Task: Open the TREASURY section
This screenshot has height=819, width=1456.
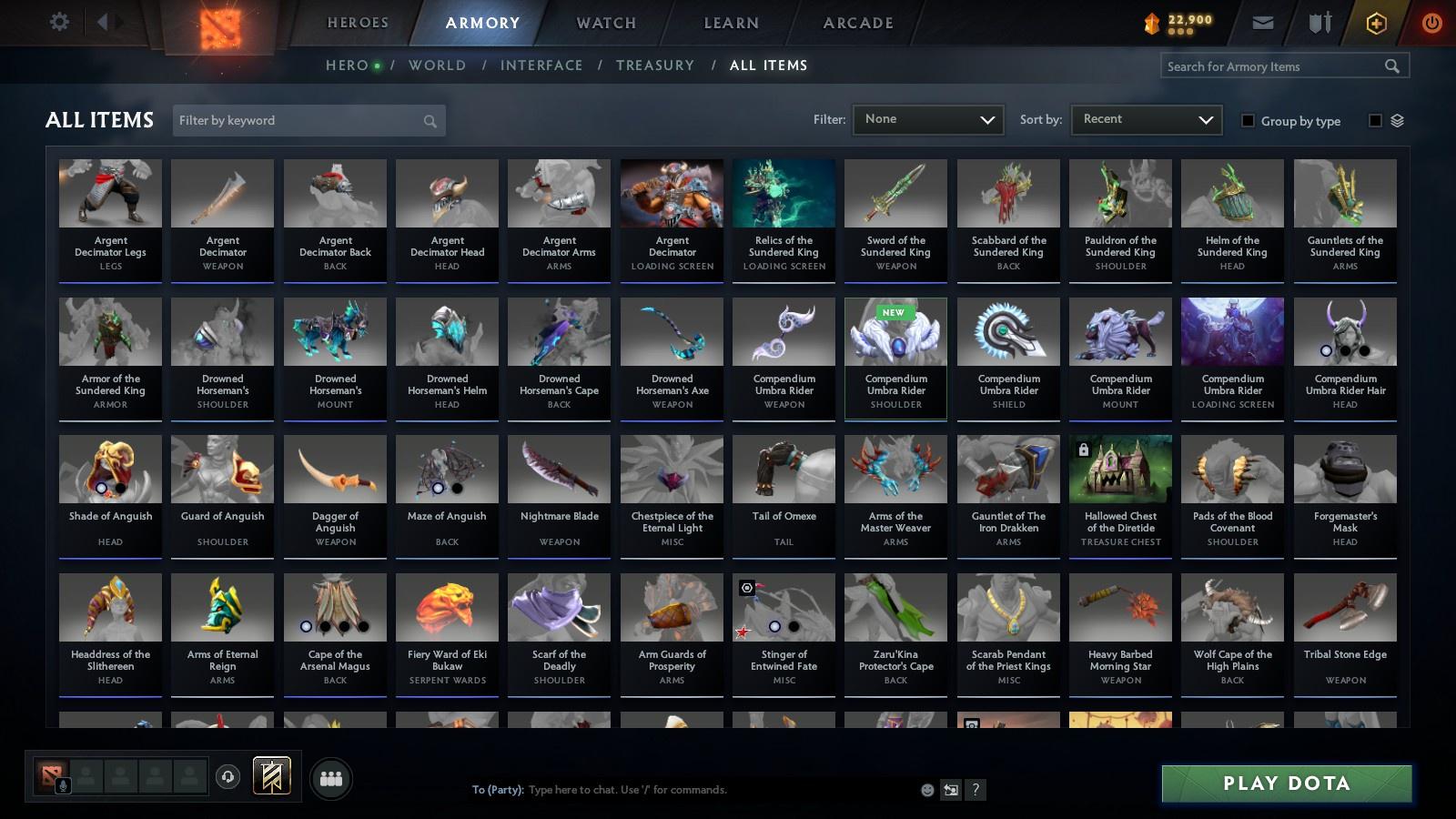Action: [x=655, y=65]
